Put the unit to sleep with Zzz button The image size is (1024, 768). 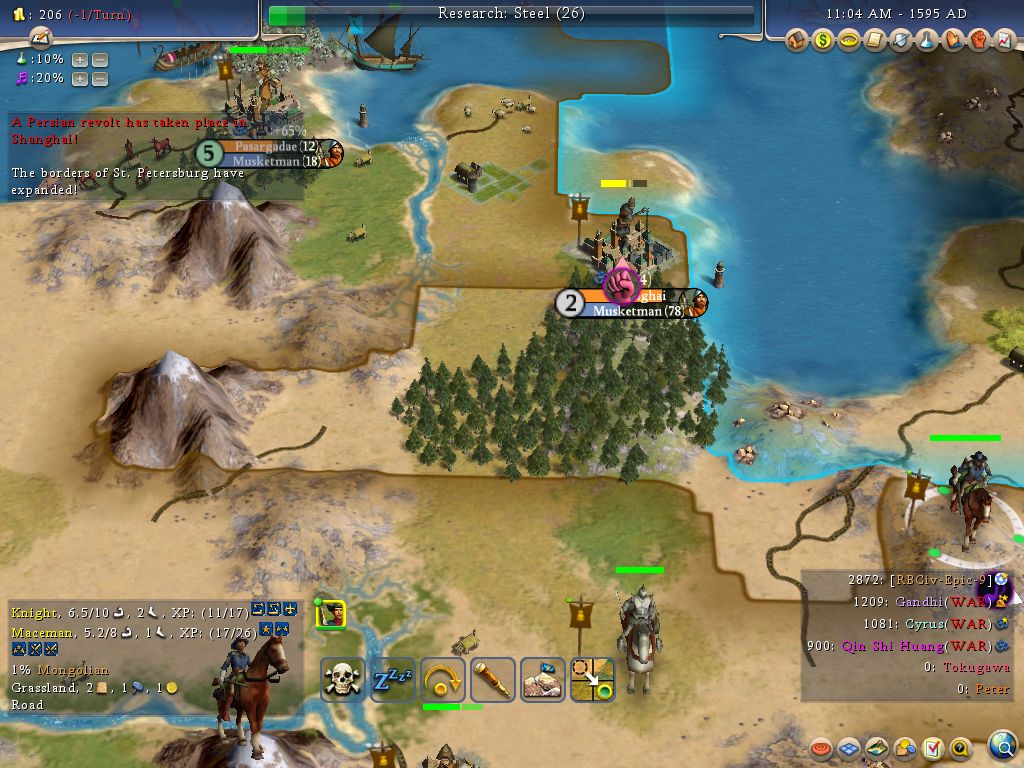pyautogui.click(x=393, y=680)
